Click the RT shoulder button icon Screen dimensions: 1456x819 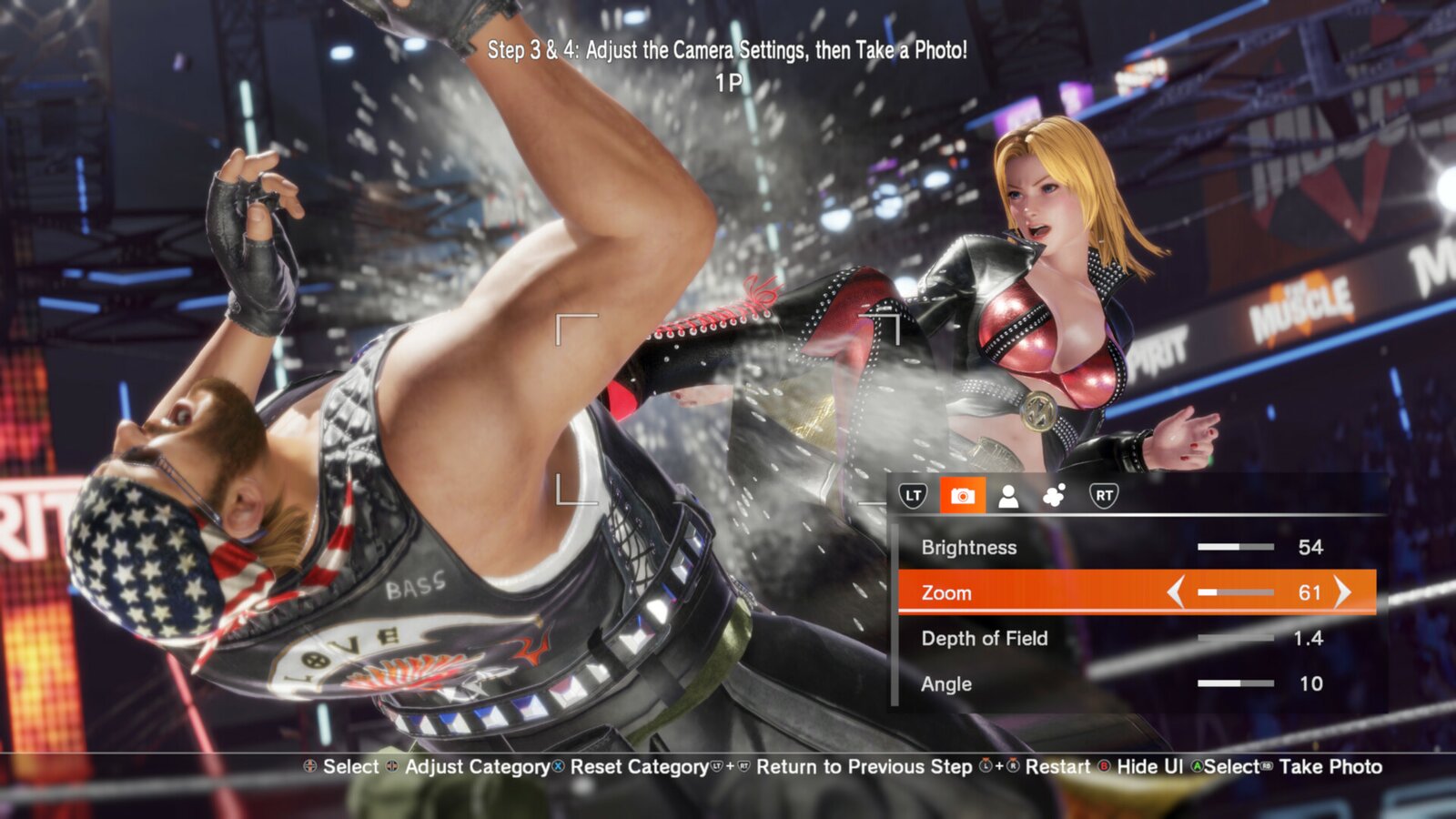[1105, 497]
